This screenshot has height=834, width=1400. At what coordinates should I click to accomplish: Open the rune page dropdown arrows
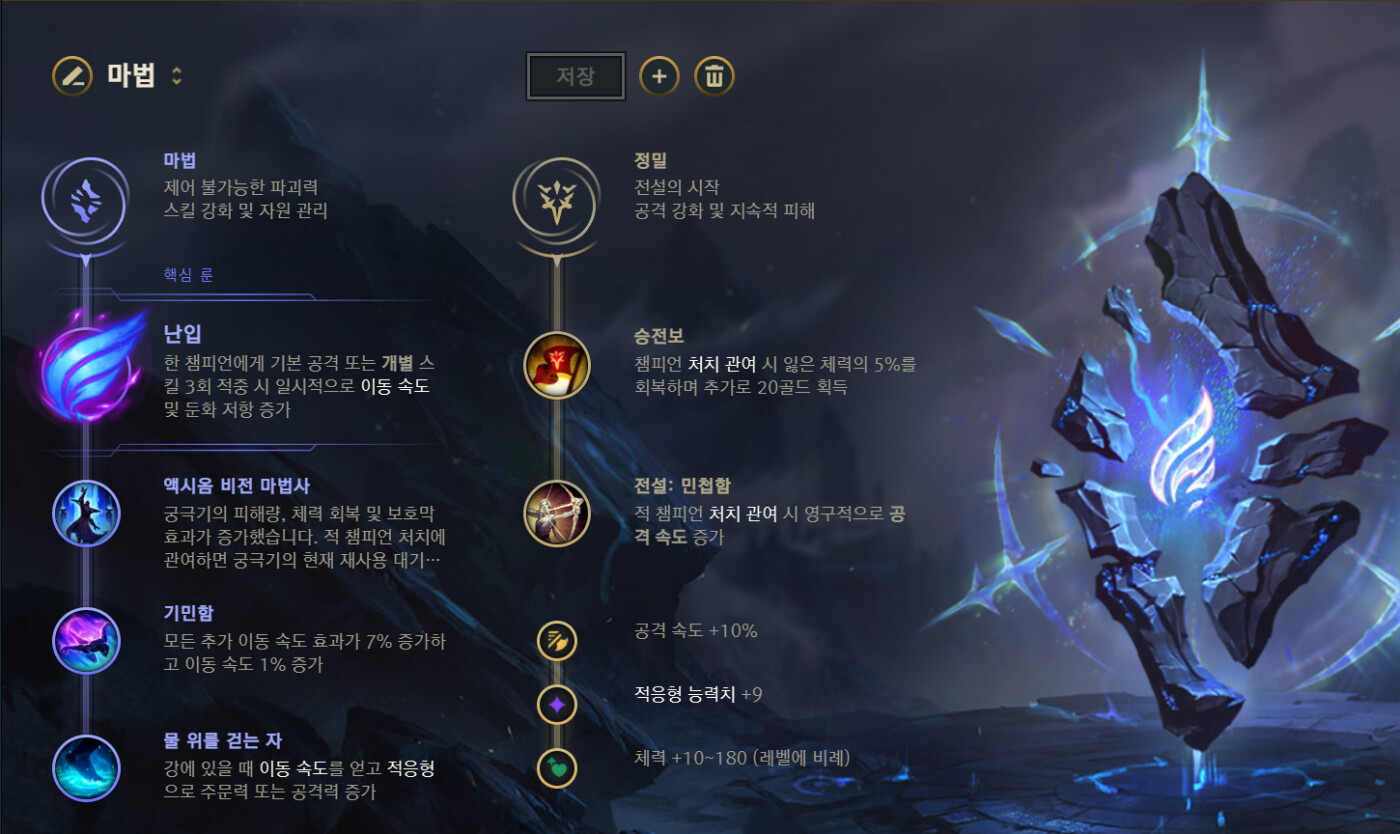pos(177,76)
